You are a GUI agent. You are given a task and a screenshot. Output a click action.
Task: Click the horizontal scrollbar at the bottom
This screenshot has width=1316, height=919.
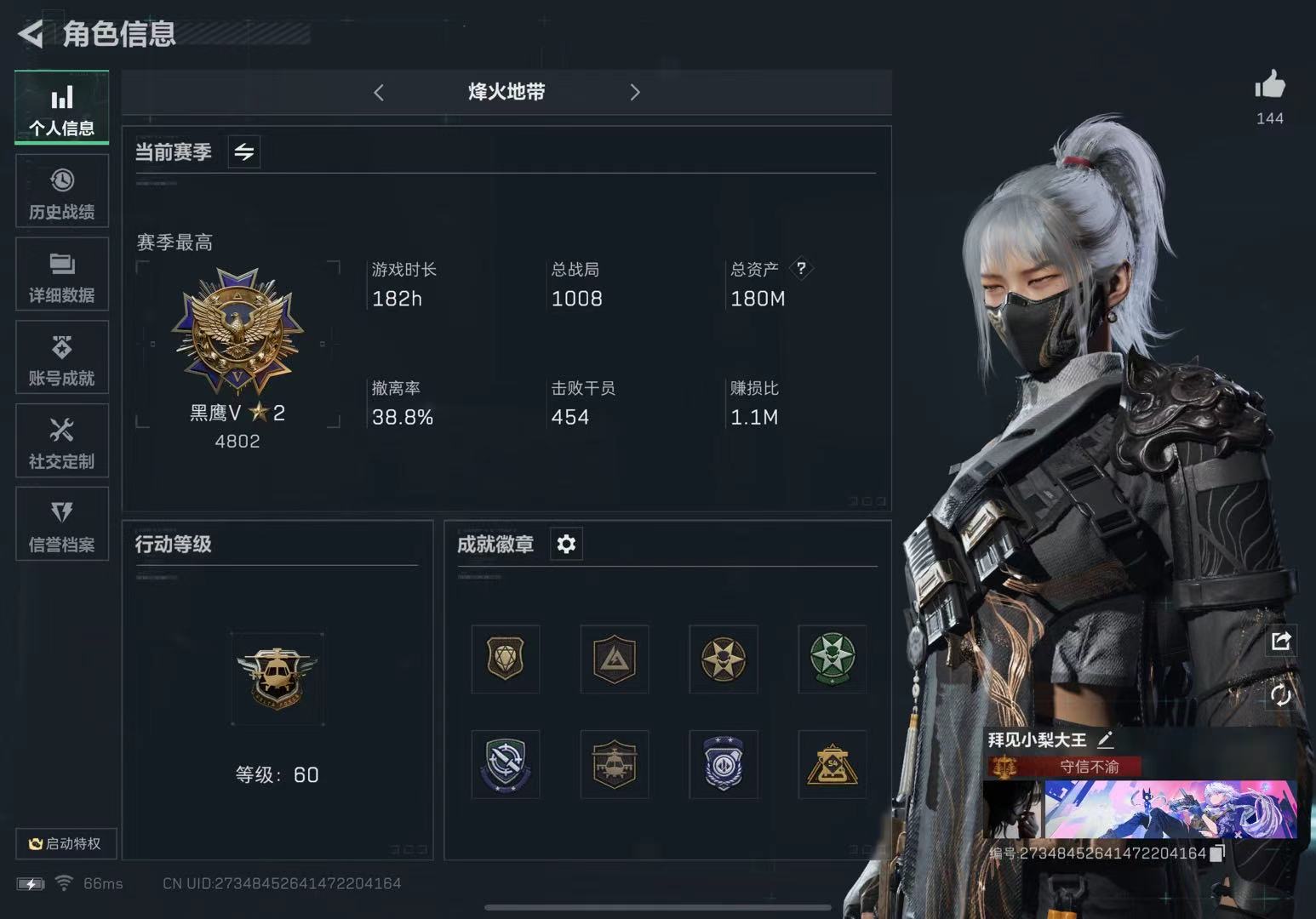655,907
